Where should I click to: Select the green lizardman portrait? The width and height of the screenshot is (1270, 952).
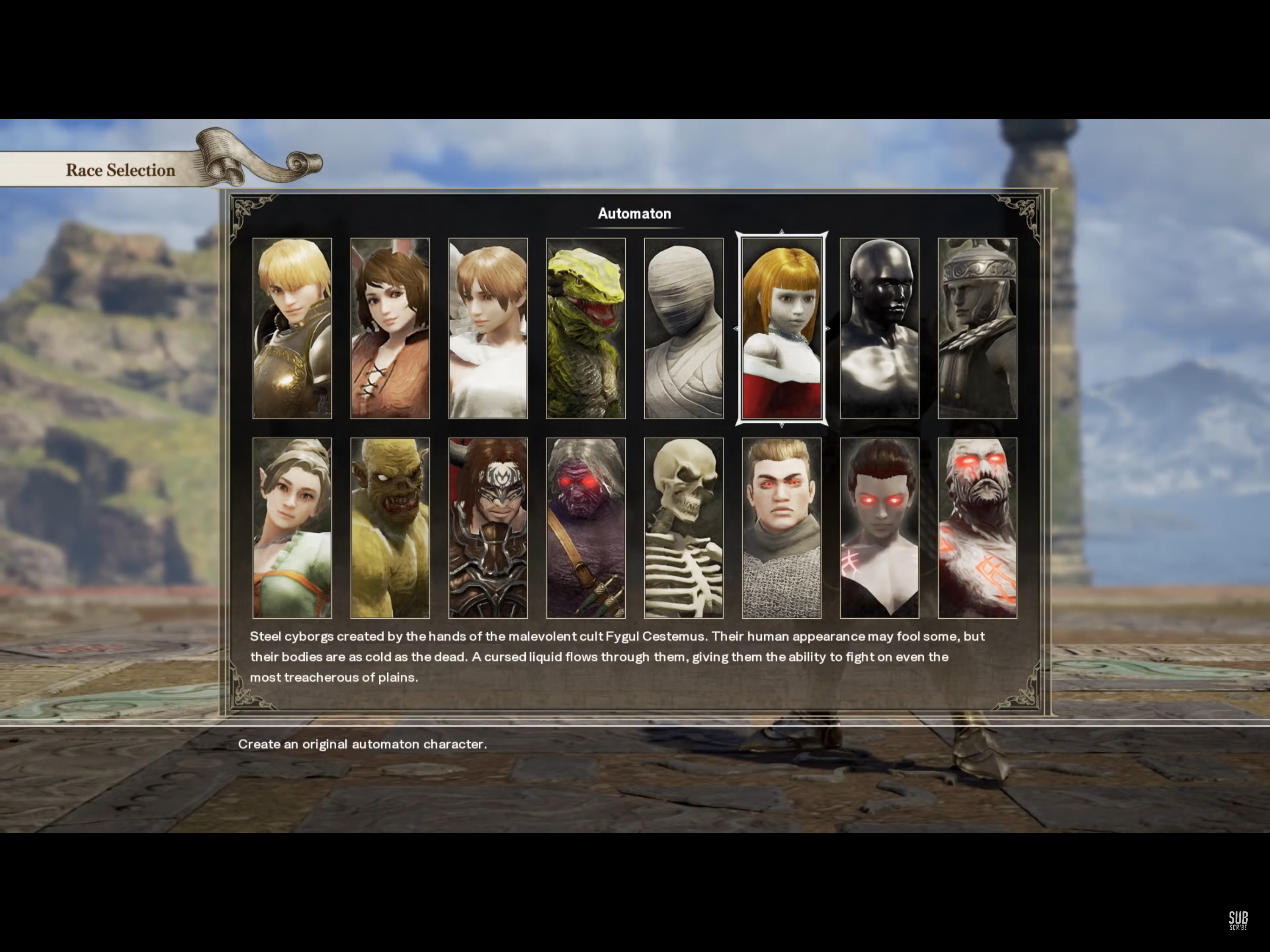pos(586,328)
